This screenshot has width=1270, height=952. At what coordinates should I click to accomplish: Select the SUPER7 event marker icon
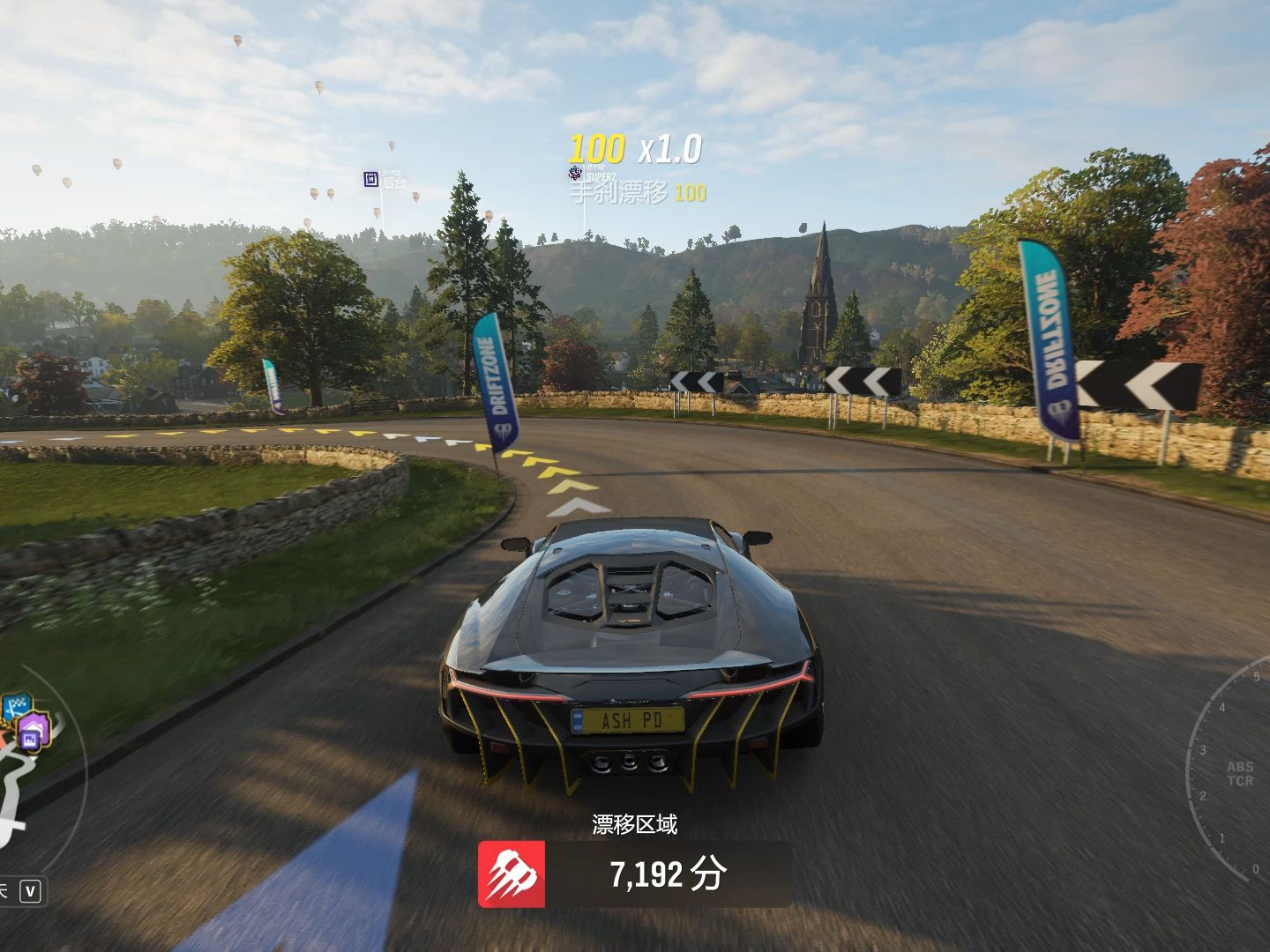coord(575,174)
